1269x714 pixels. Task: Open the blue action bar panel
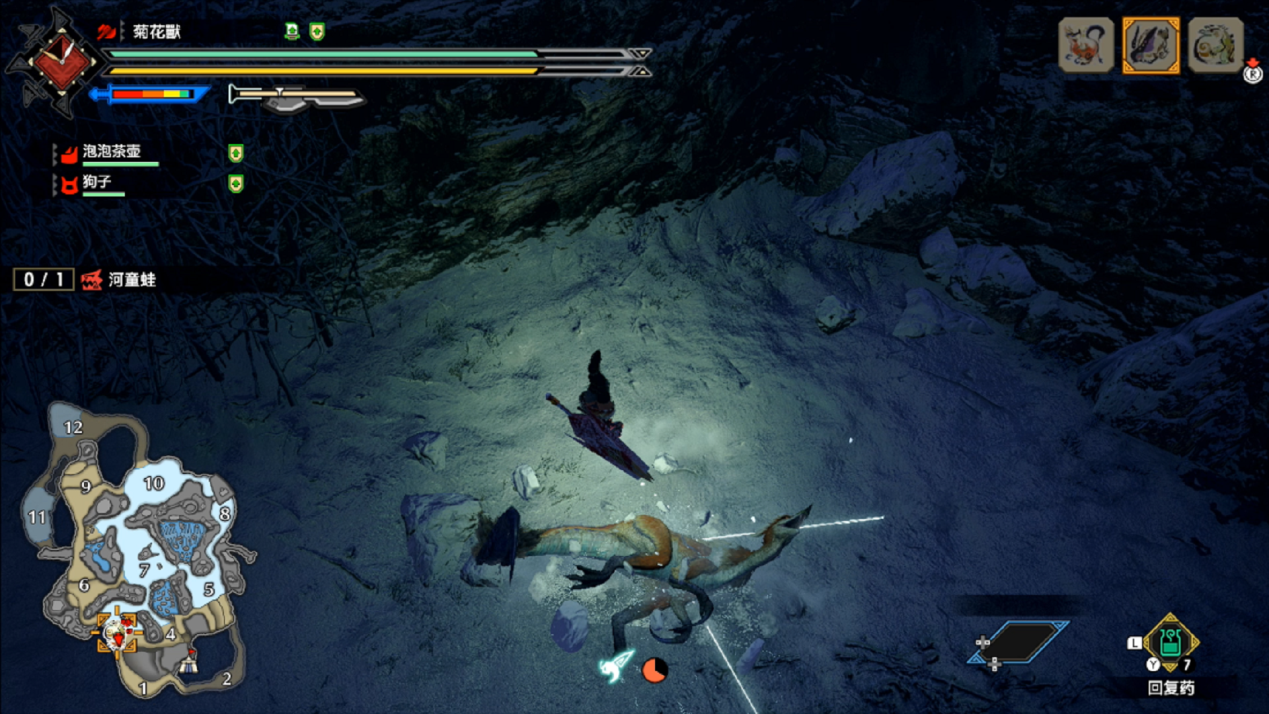tap(1018, 643)
